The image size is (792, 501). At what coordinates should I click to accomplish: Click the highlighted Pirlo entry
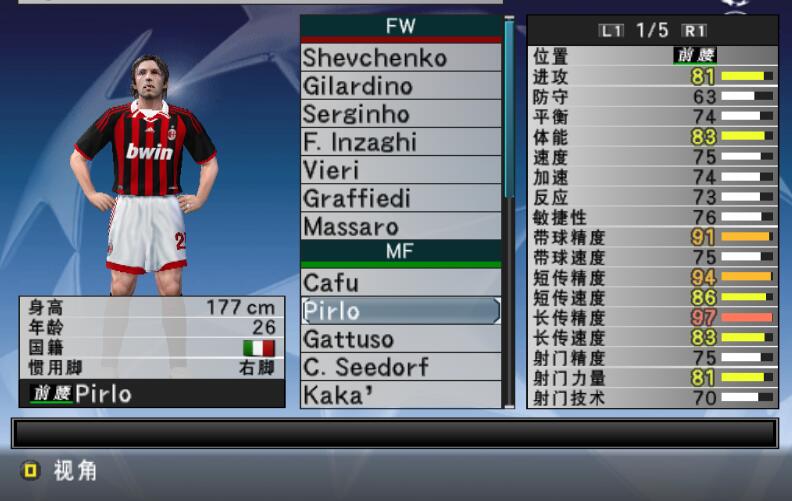[x=400, y=311]
